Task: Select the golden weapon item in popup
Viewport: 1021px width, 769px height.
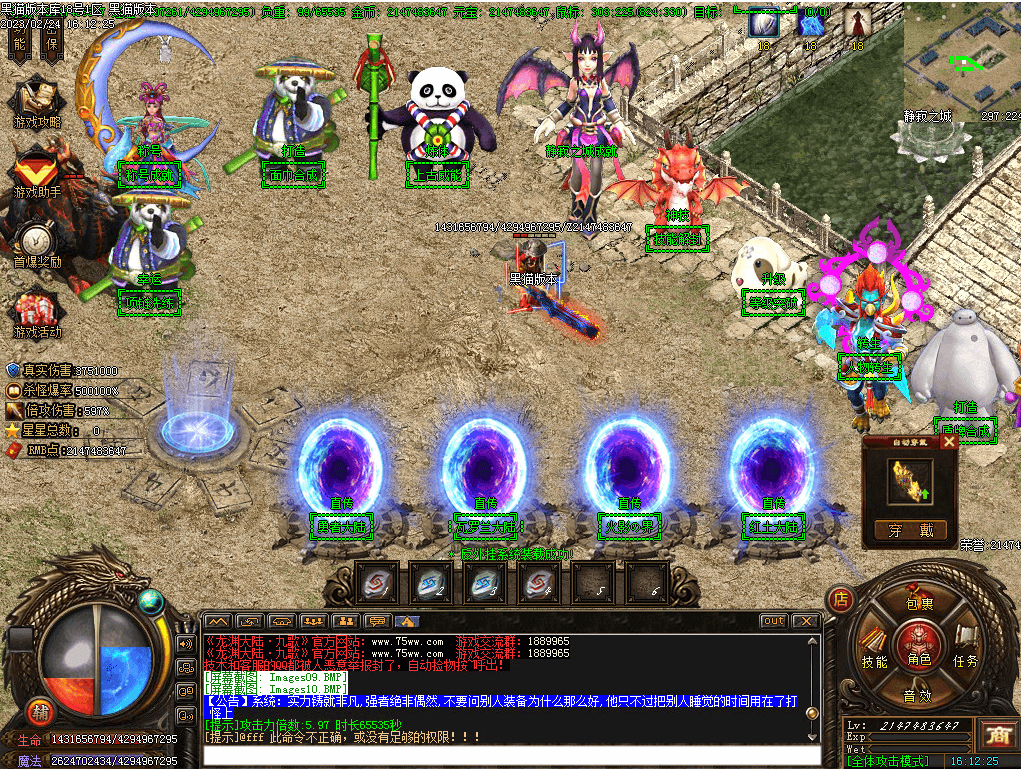Action: pyautogui.click(x=909, y=480)
